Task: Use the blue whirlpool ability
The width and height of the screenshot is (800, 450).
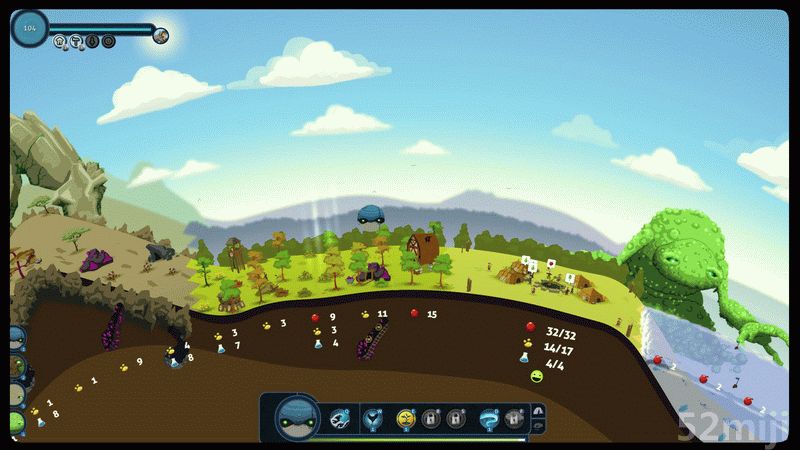Action: coord(489,418)
